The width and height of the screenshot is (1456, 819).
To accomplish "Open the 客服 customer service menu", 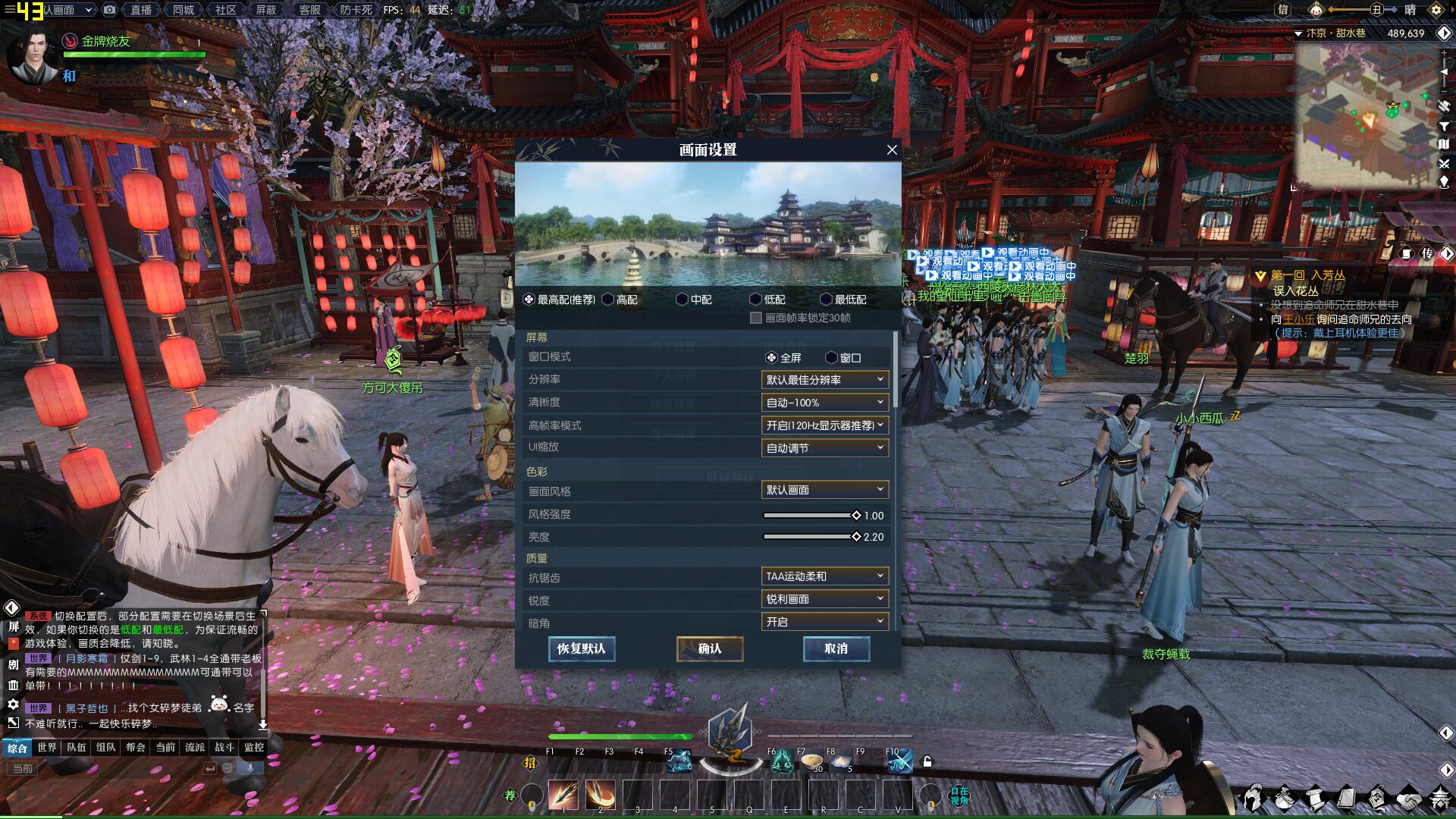I will coord(309,10).
